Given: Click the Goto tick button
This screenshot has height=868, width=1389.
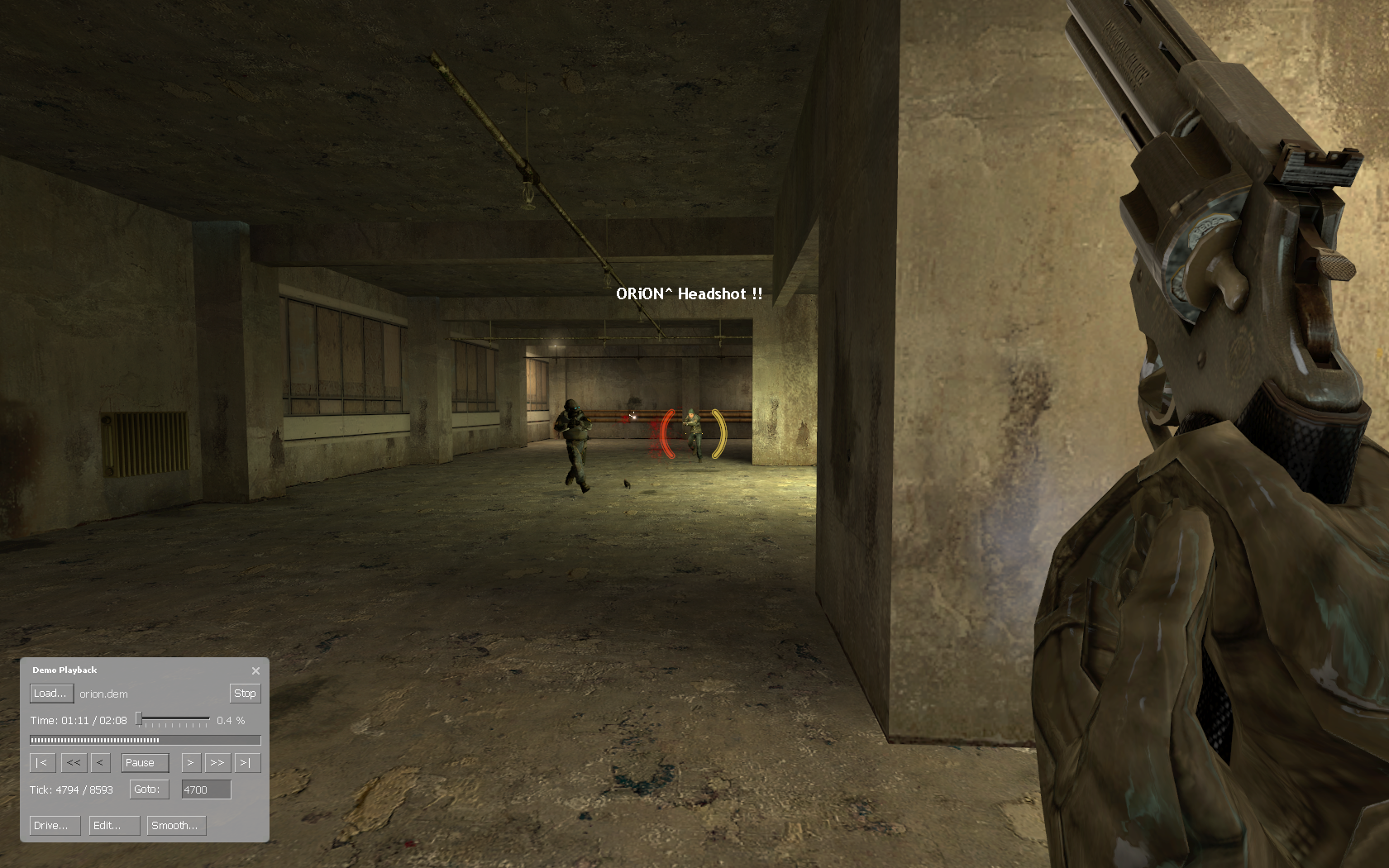Looking at the screenshot, I should pyautogui.click(x=149, y=789).
